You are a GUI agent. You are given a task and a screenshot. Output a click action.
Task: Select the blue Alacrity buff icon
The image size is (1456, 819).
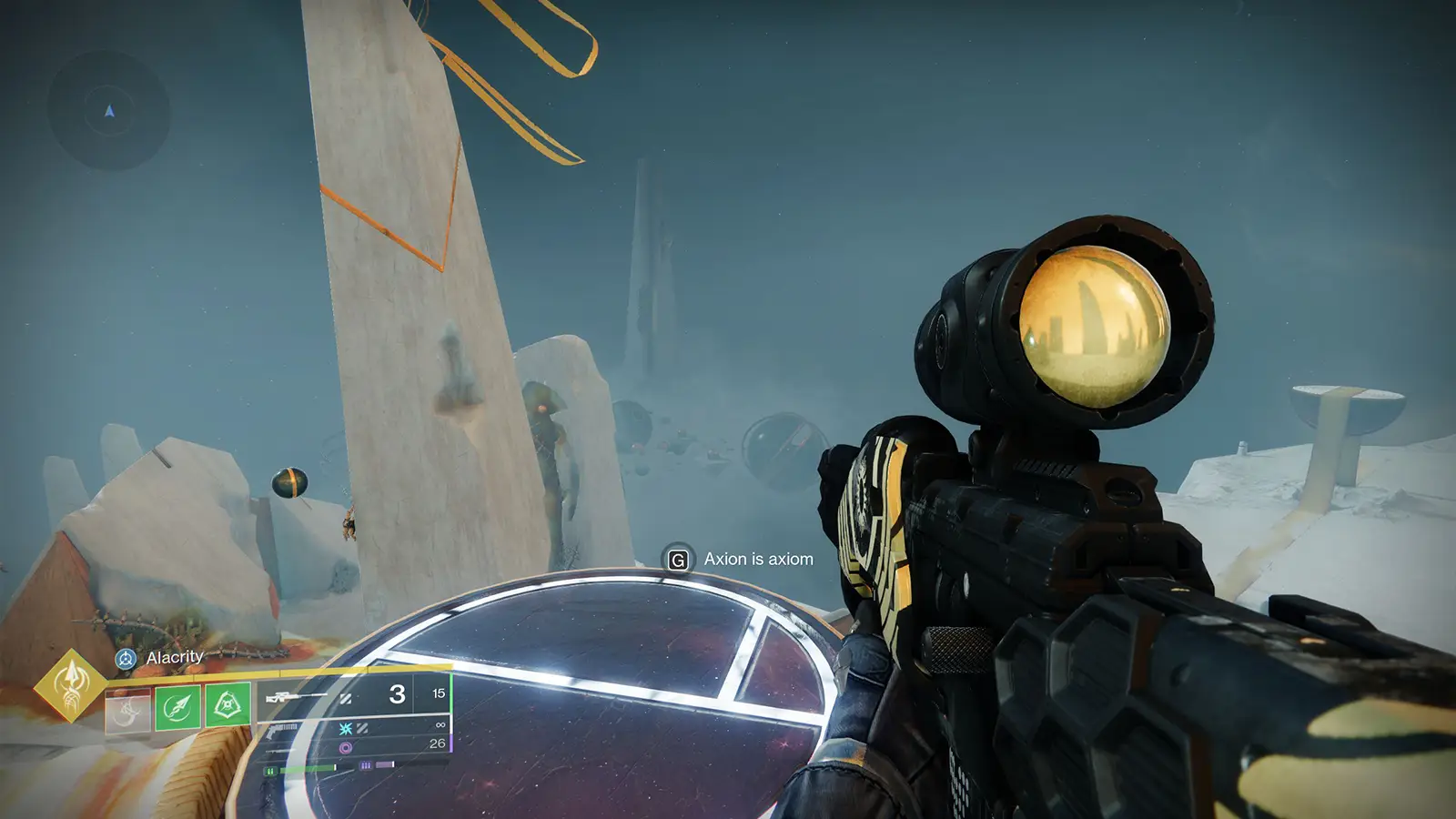(126, 658)
